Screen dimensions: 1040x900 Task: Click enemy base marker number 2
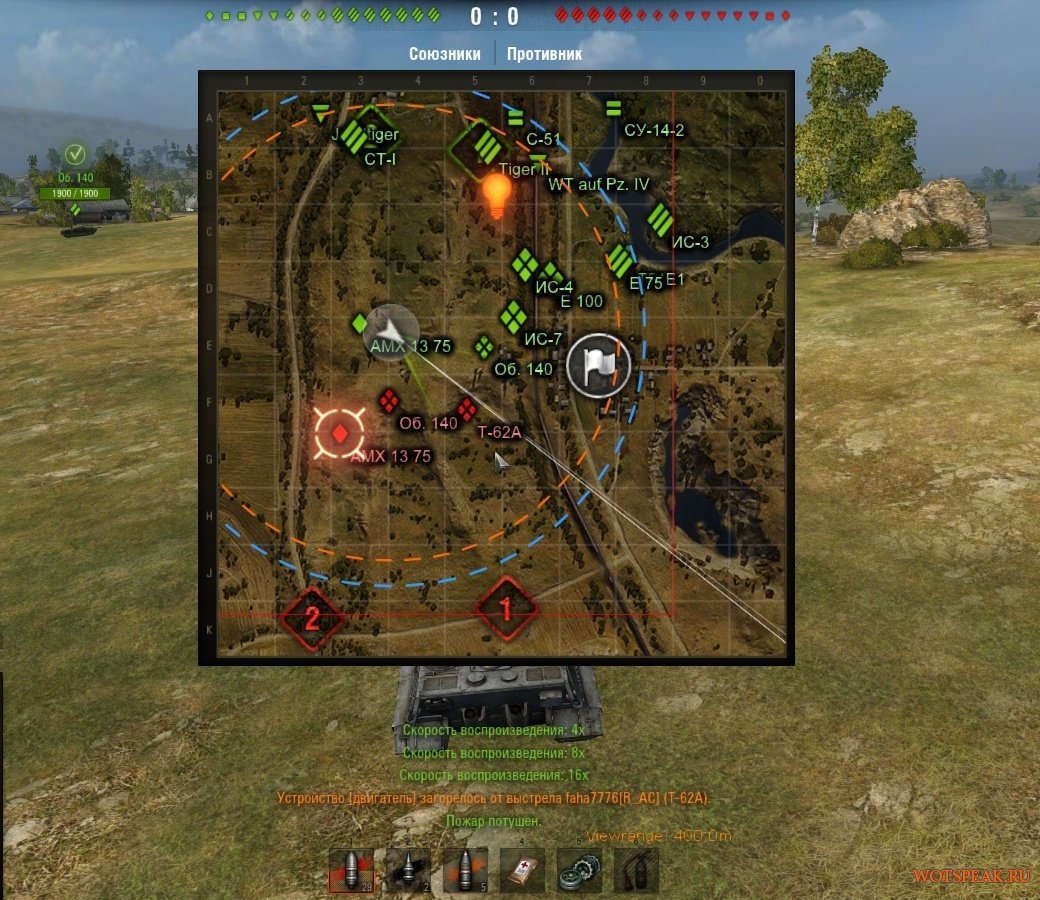[312, 616]
